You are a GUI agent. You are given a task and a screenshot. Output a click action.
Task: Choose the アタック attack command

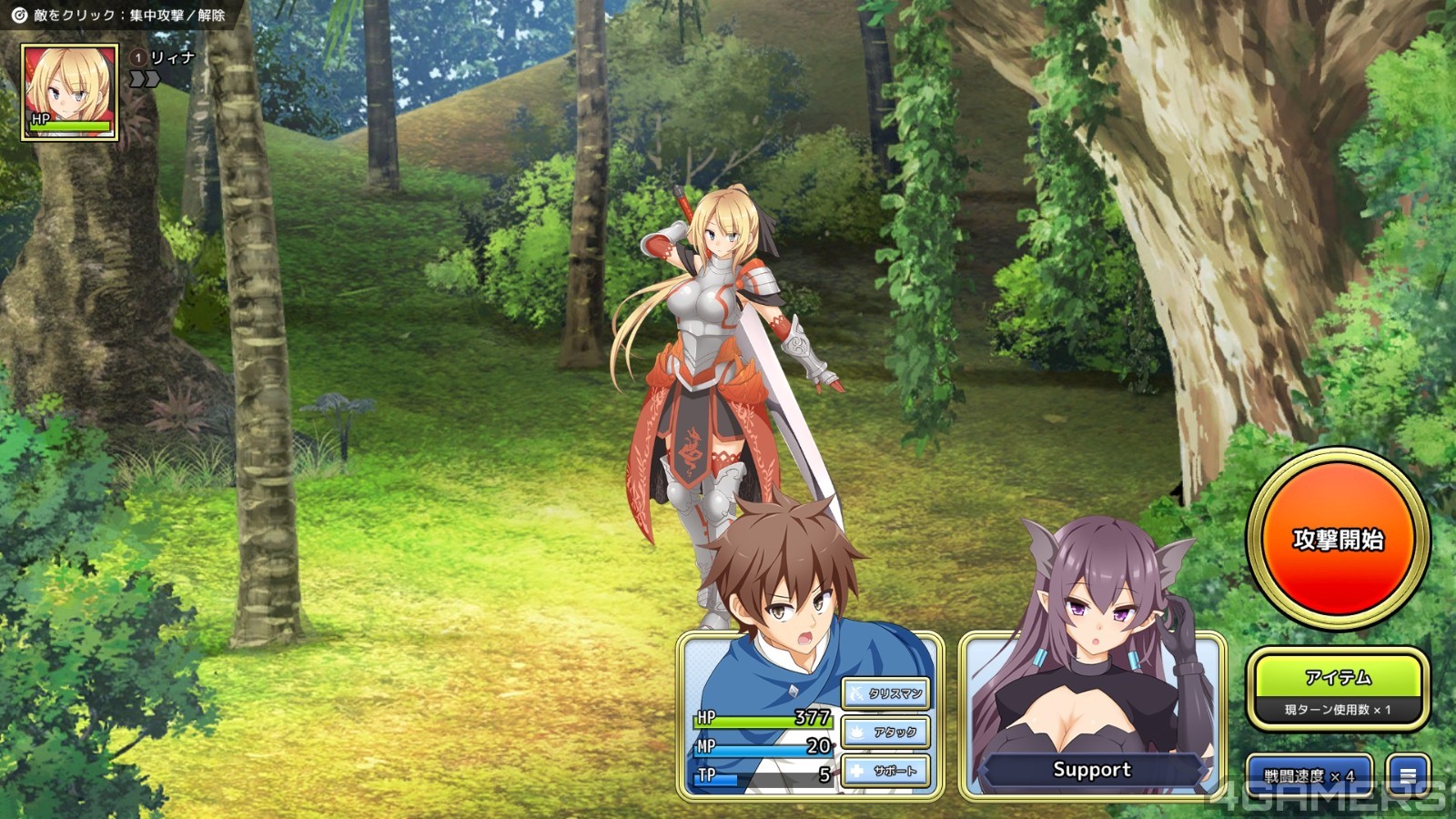[x=885, y=732]
